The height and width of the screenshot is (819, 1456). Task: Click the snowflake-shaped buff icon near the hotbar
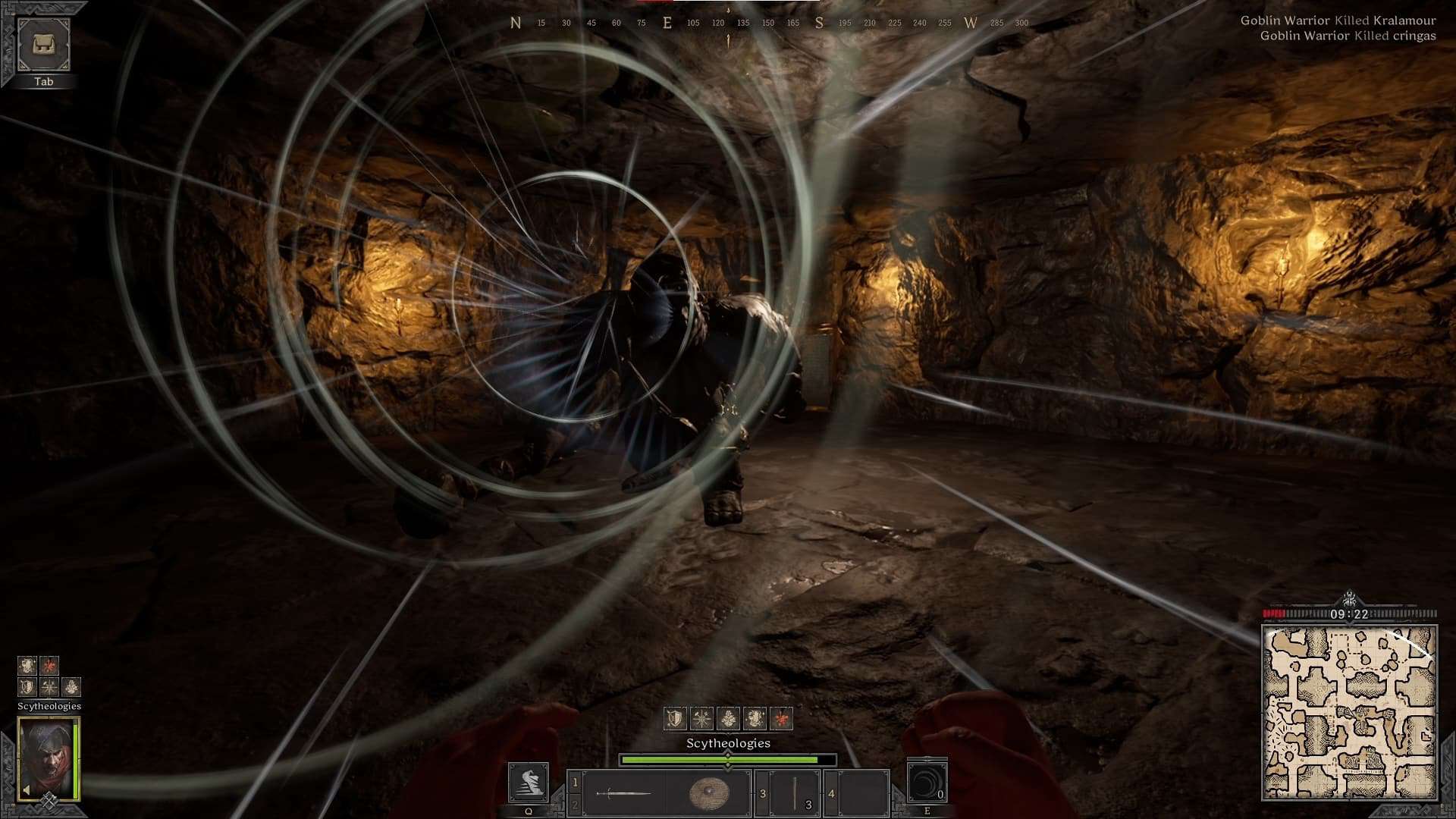click(701, 718)
